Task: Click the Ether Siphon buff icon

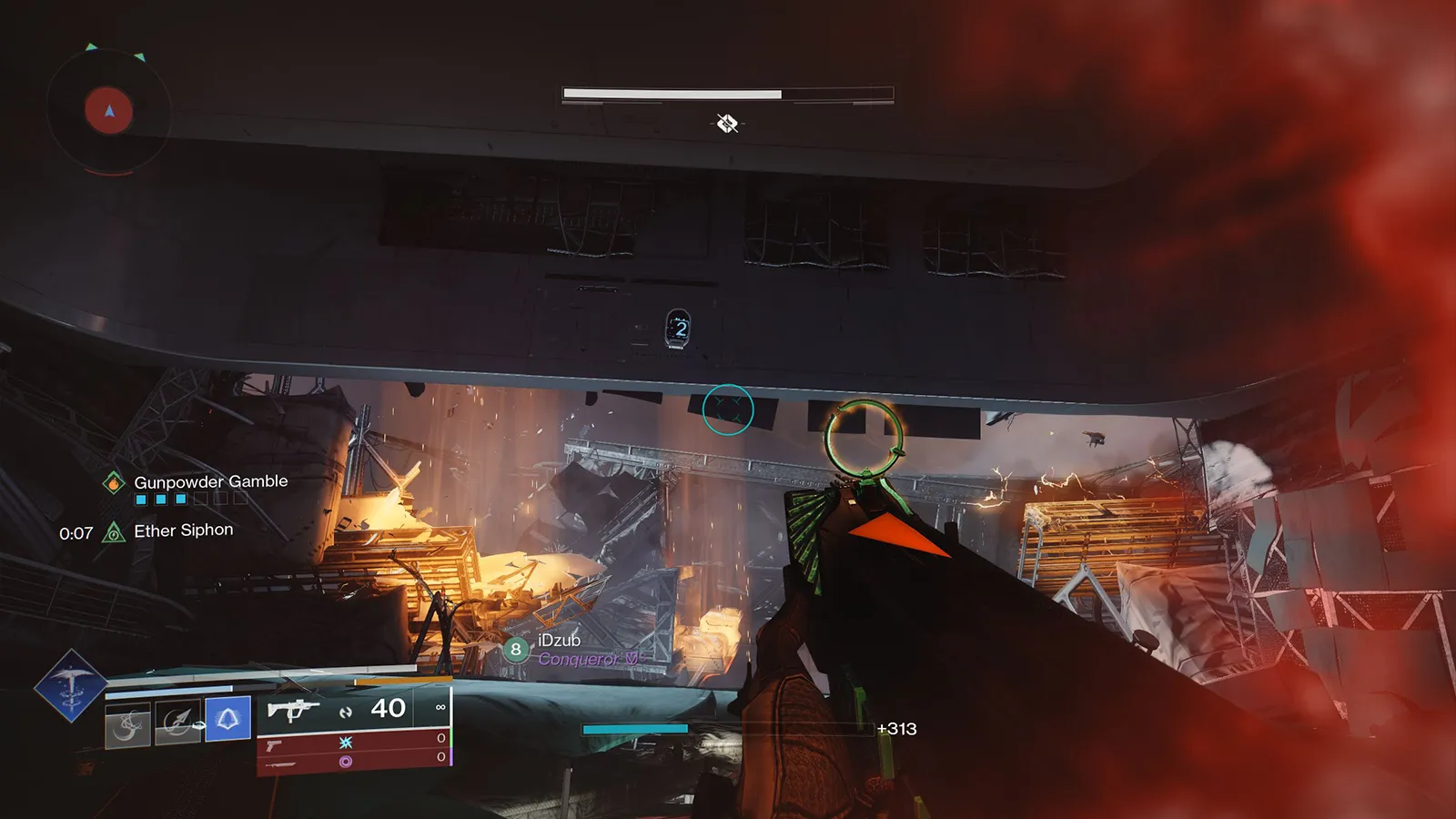Action: tap(114, 532)
